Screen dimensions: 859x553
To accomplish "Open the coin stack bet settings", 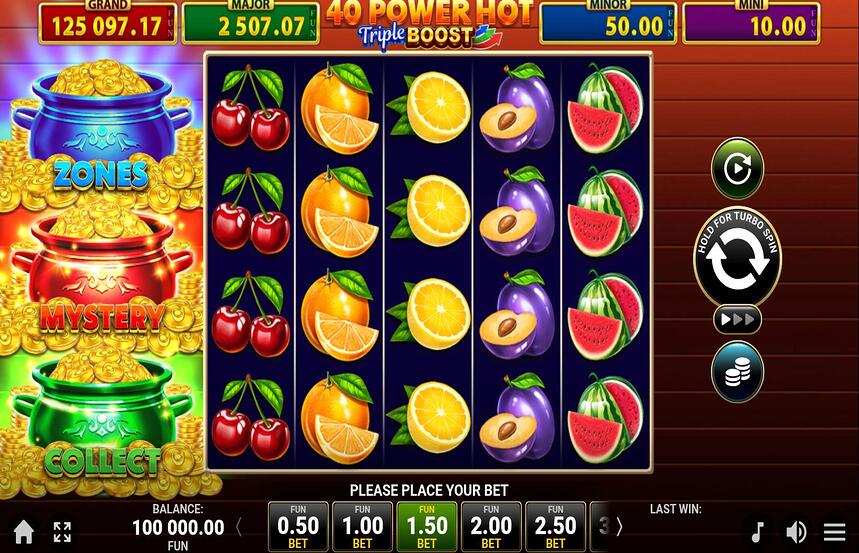I will [737, 372].
